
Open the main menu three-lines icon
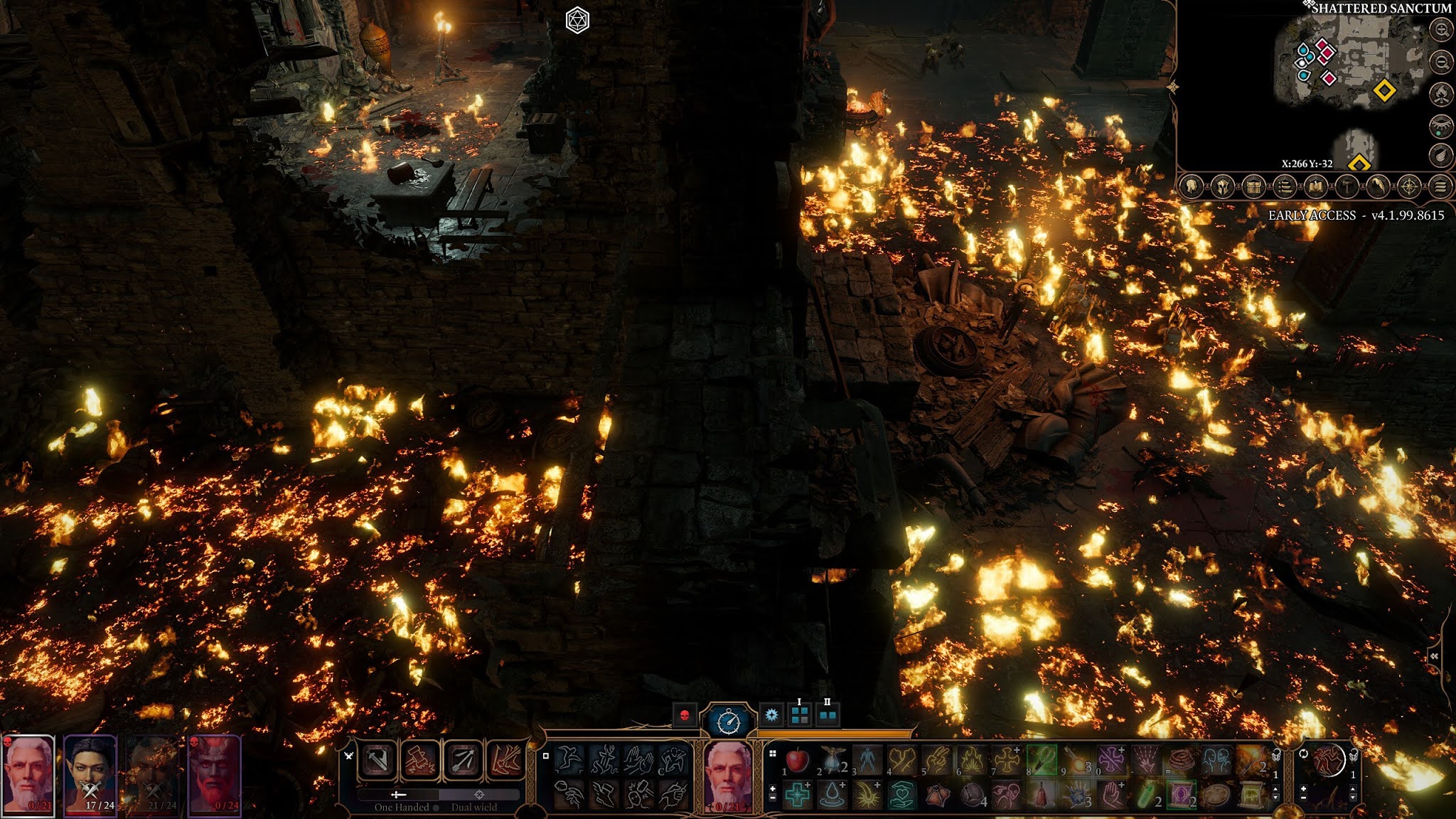(1440, 187)
